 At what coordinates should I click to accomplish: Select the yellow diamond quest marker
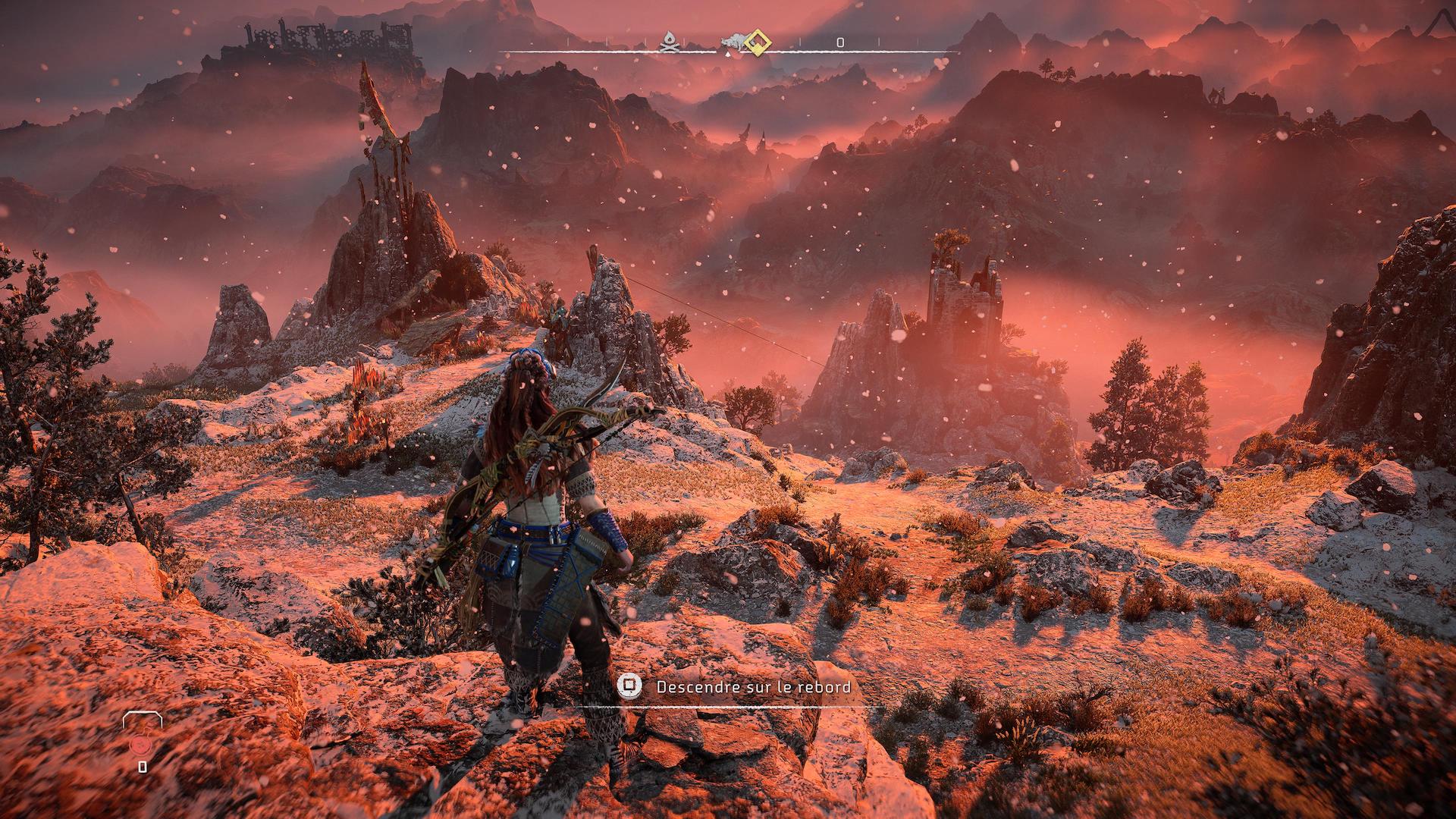pos(757,42)
